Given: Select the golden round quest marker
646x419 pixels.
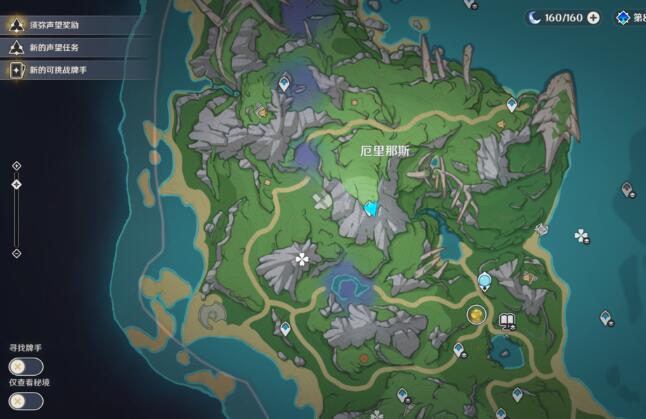Looking at the screenshot, I should coord(475,315).
